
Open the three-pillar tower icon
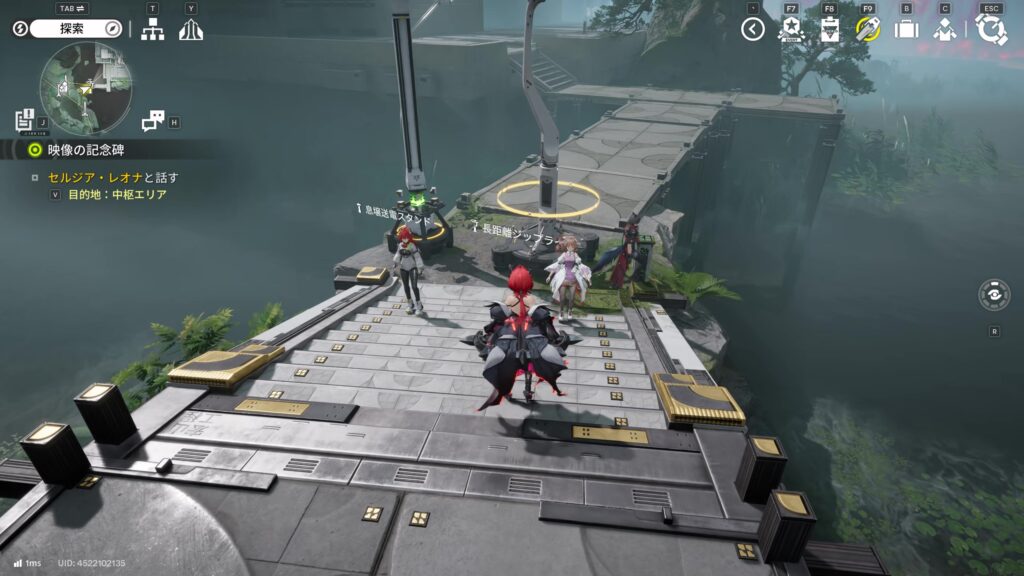(x=191, y=30)
